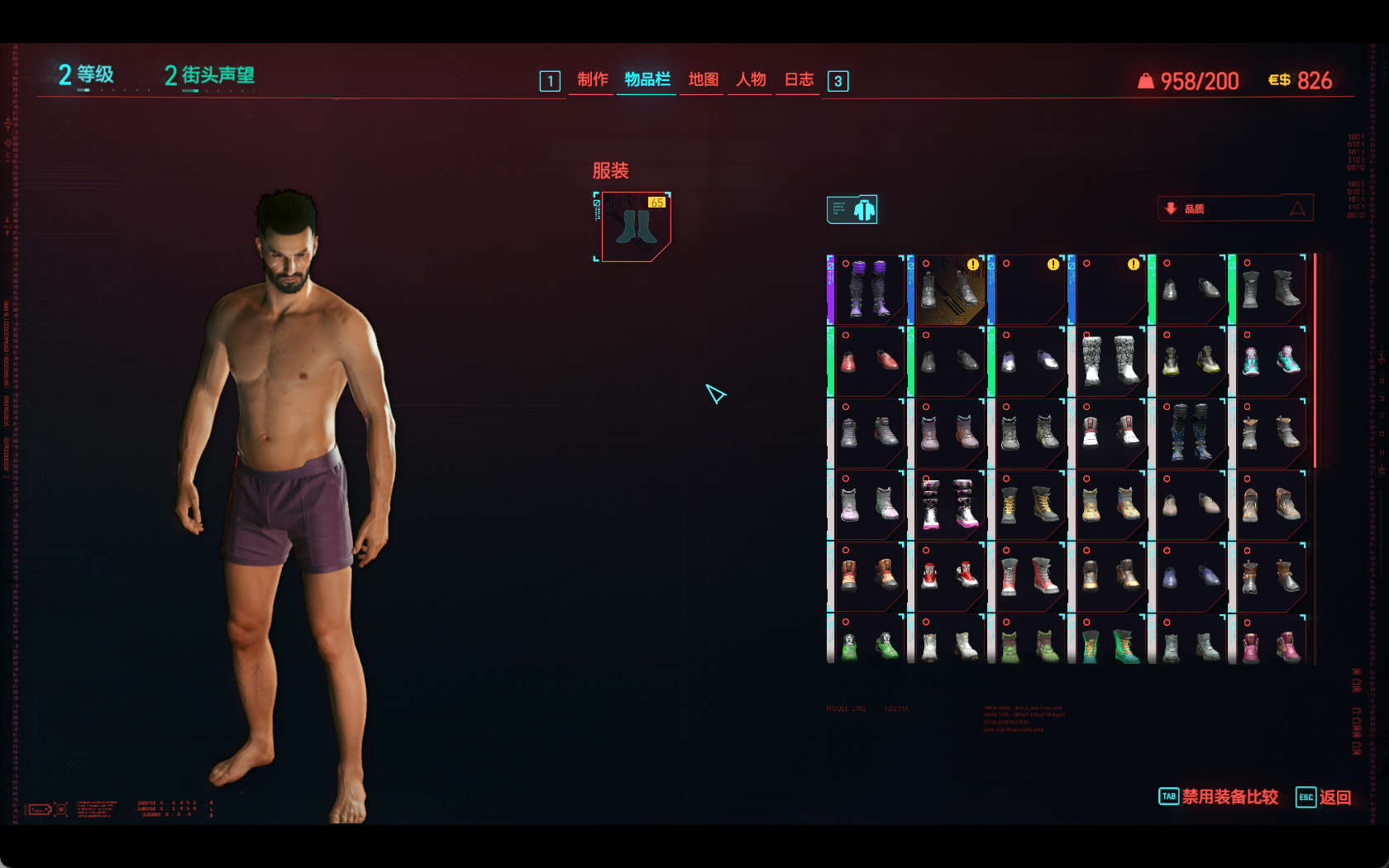Screen dimensions: 1389x868
Task: Select the 人物 character tab
Action: pos(751,79)
